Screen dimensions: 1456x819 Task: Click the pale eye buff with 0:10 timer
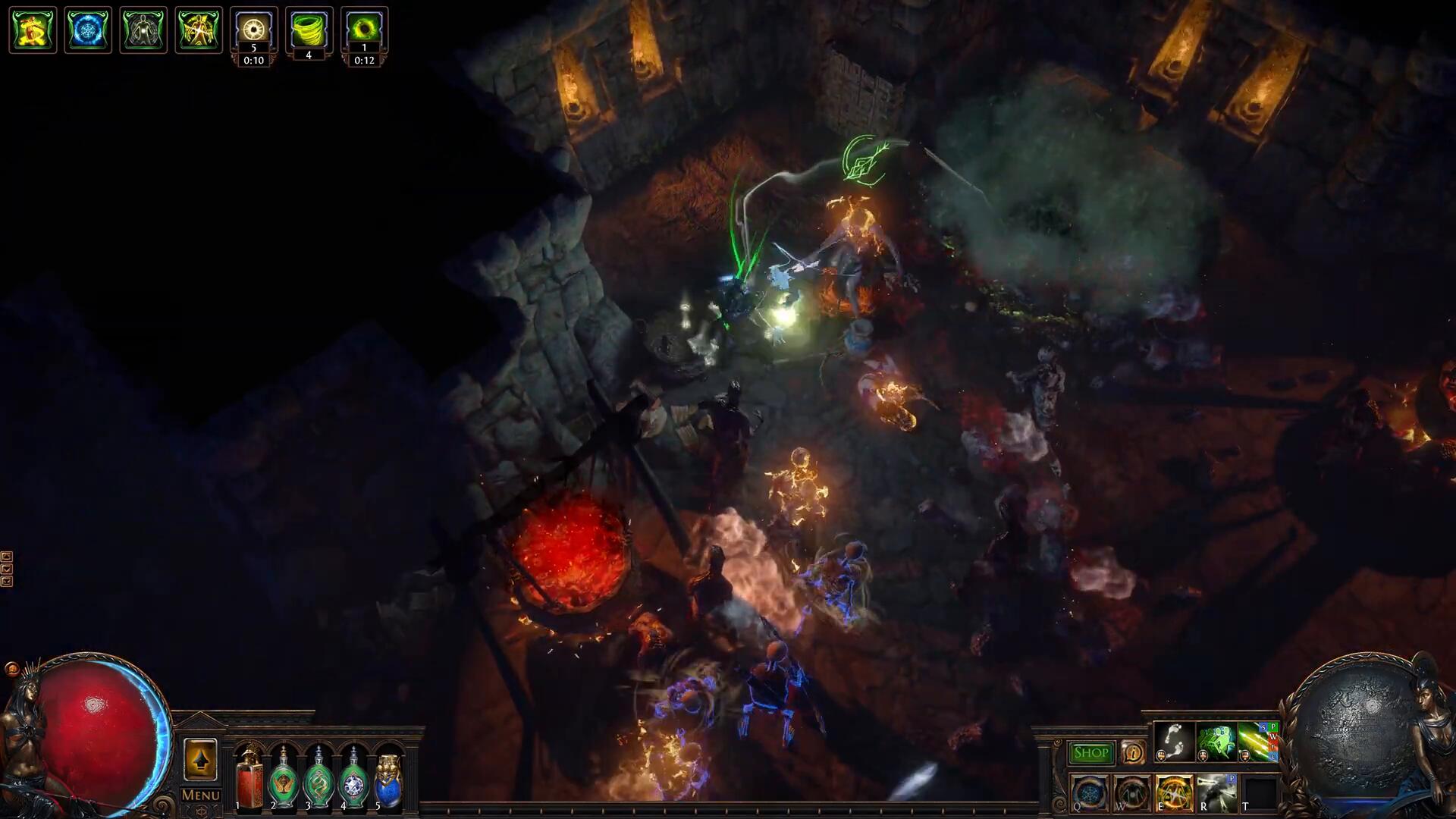253,30
